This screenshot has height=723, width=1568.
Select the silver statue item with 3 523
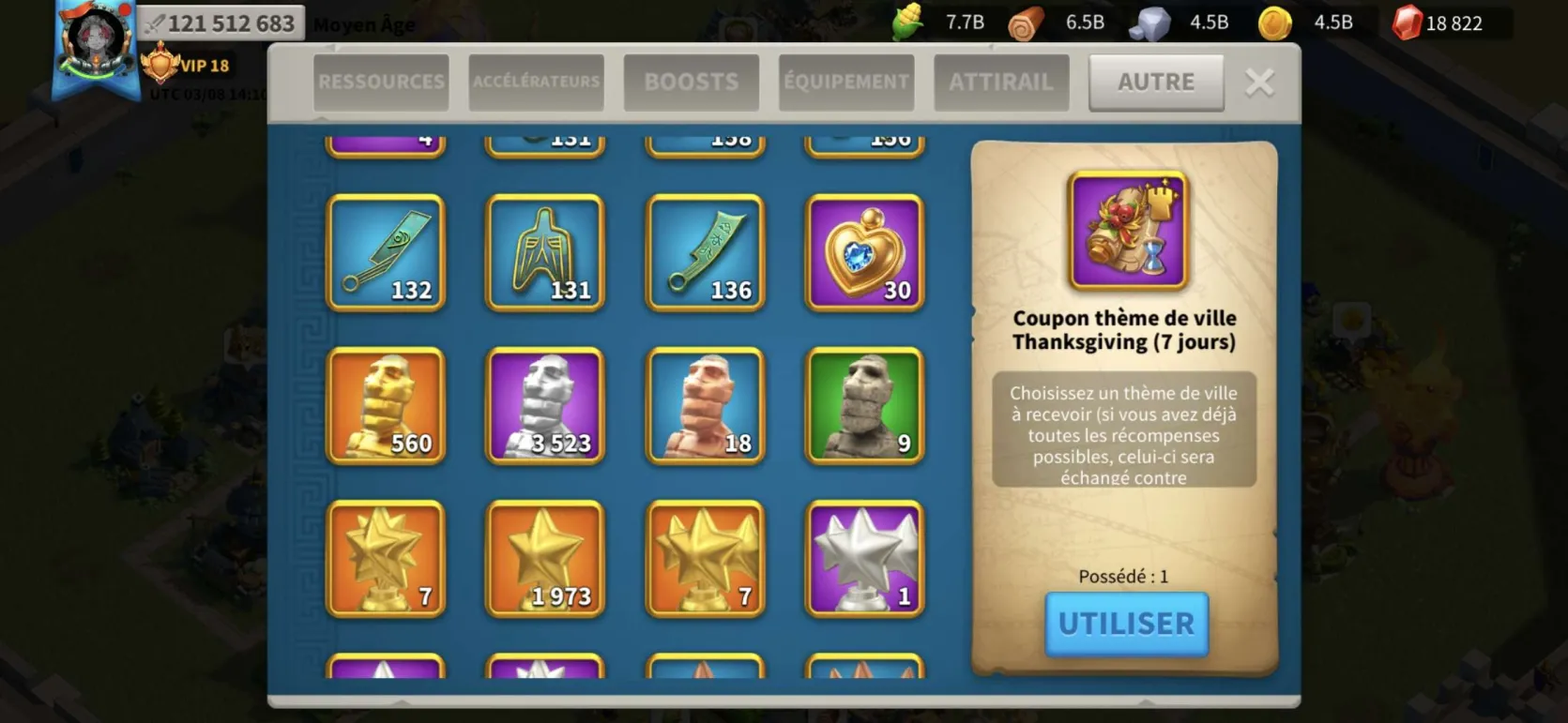[545, 406]
